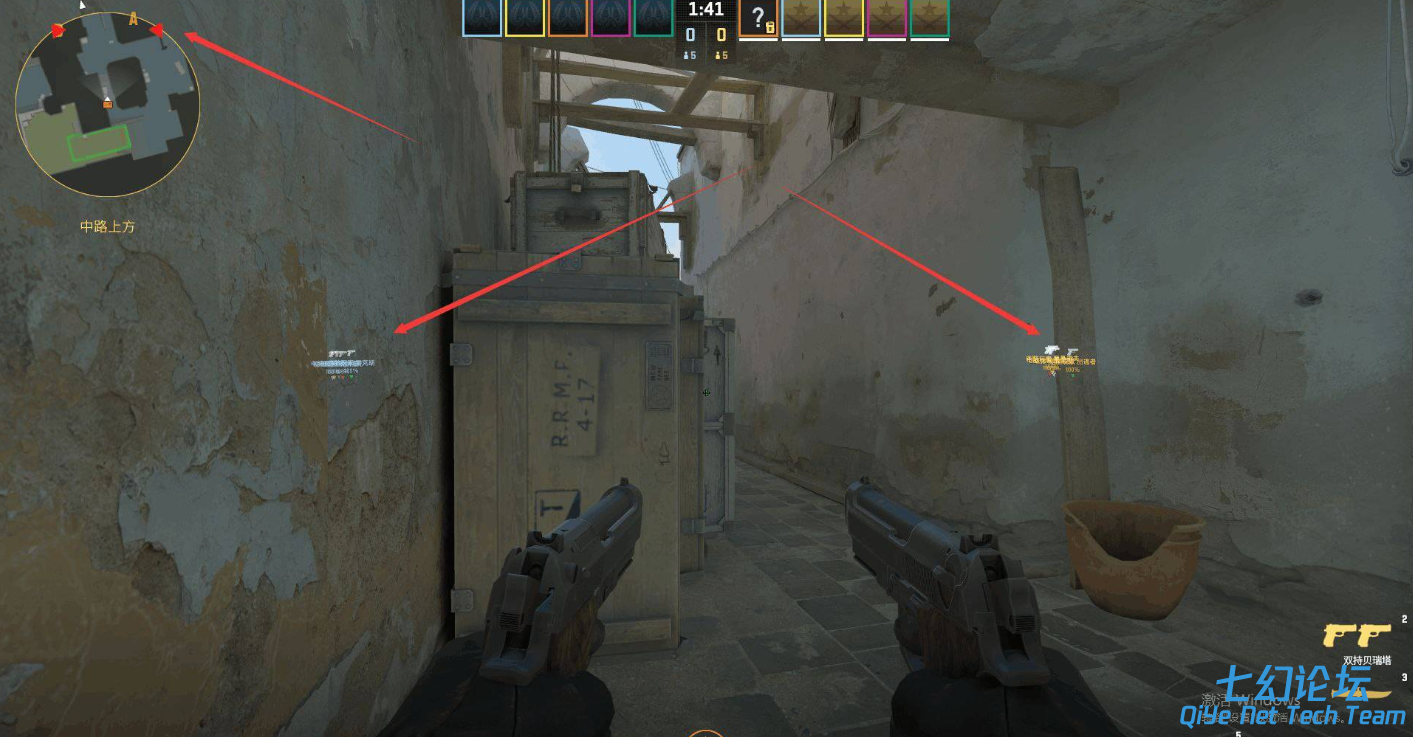The height and width of the screenshot is (737, 1413).
Task: Click the blue CT score zero
Action: (691, 33)
